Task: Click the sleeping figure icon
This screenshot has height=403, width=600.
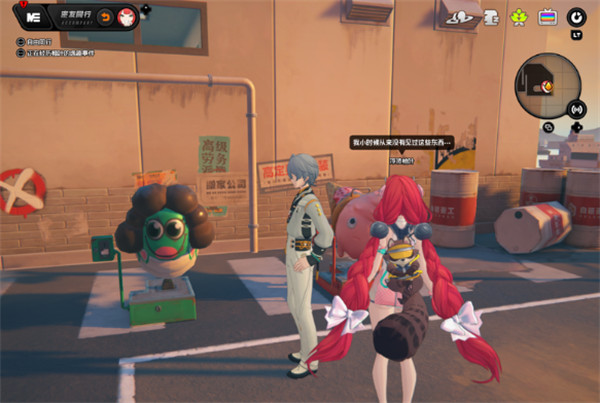Action: (x=491, y=16)
